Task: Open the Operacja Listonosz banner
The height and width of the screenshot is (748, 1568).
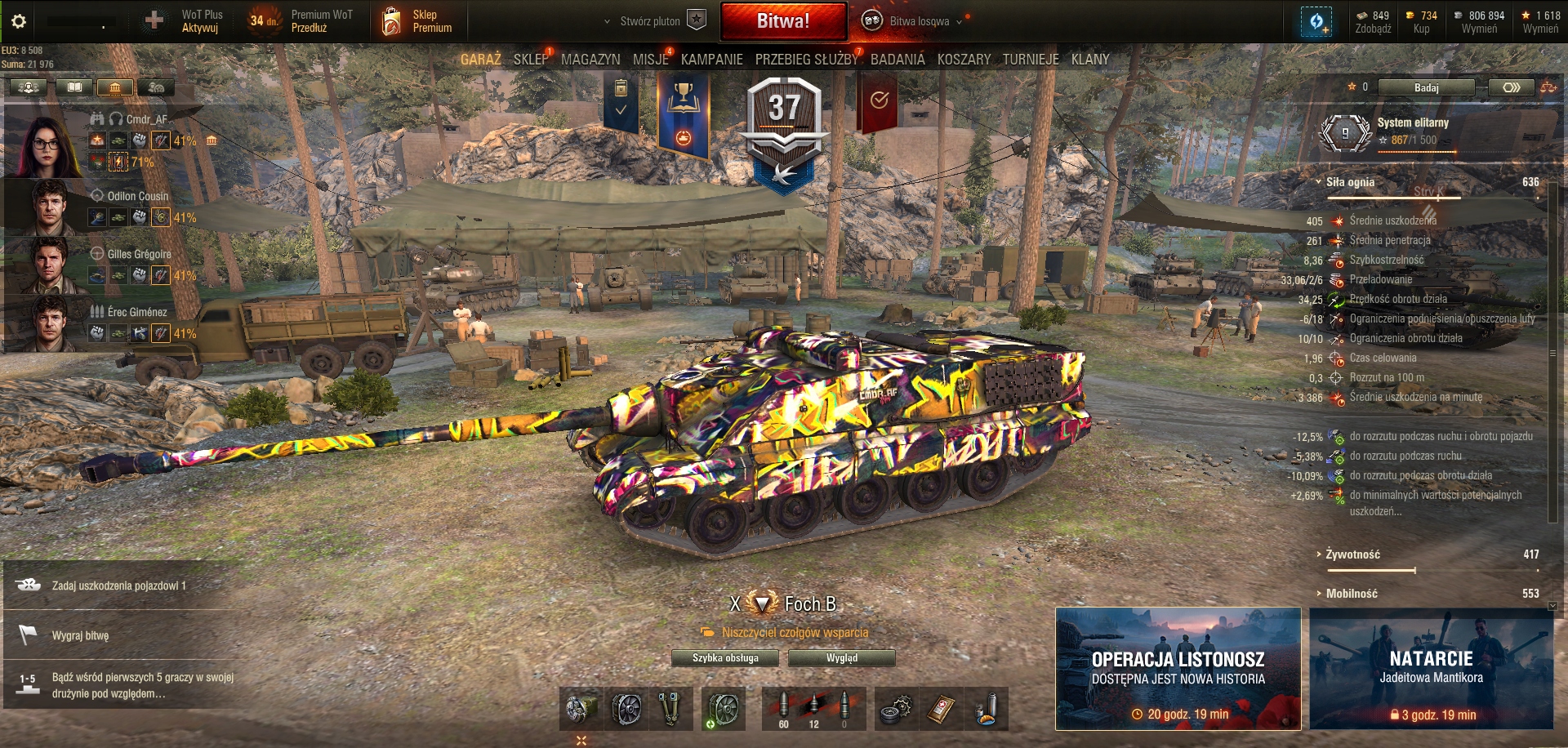Action: point(1178,668)
